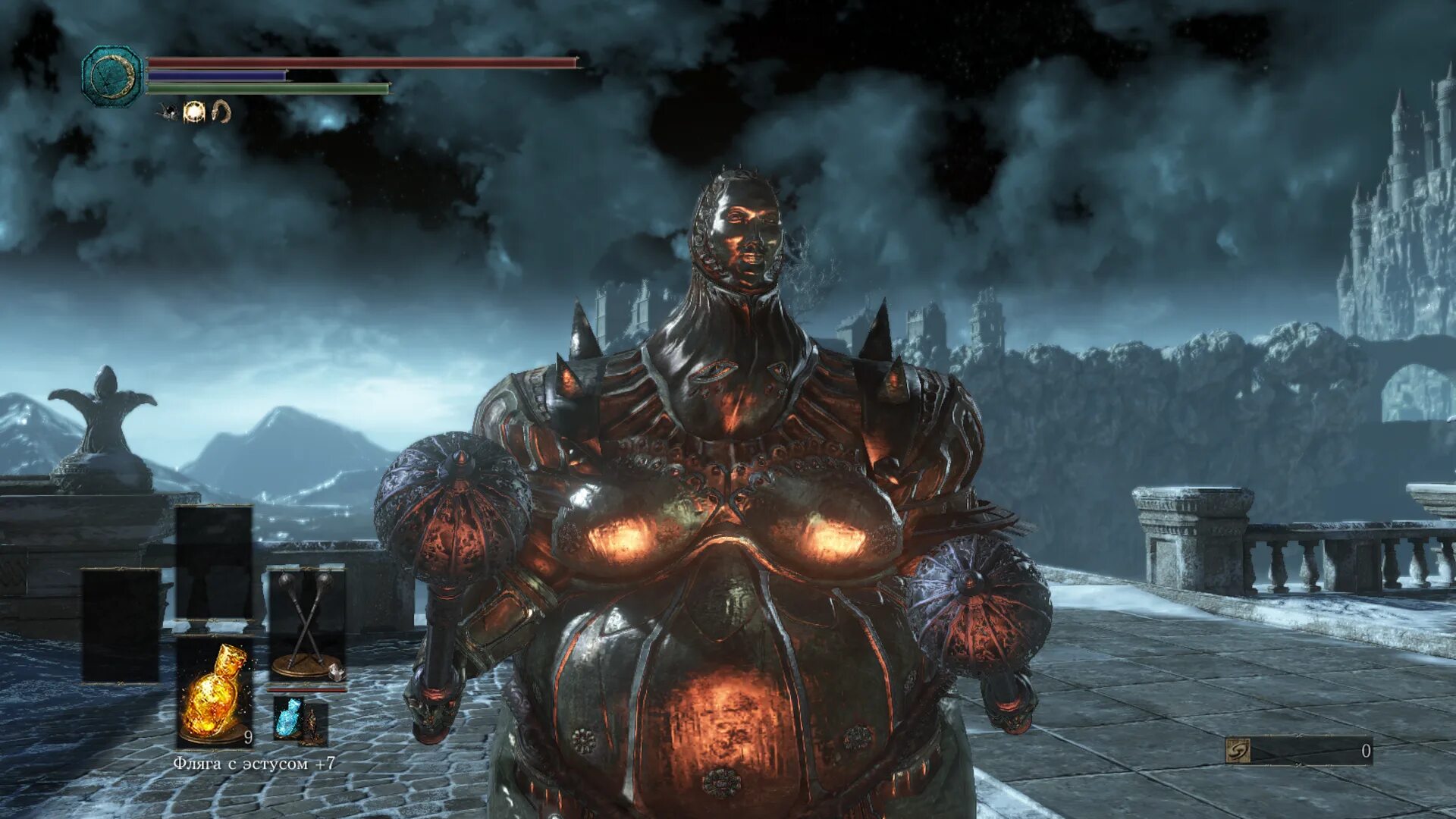Click the golden serpent ring status icon
Viewport: 1456px width, 819px height.
[221, 112]
